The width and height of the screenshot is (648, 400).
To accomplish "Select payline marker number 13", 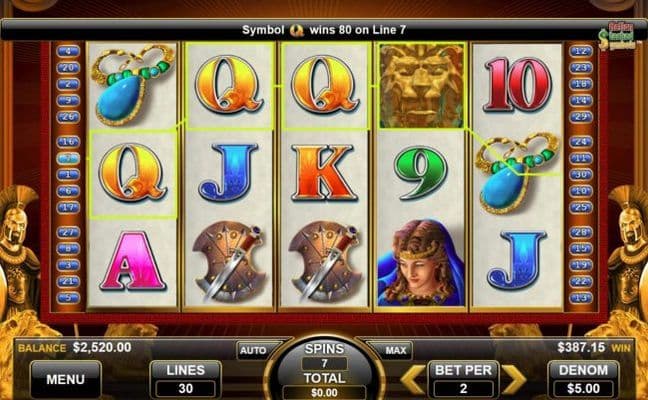I will [x=581, y=297].
